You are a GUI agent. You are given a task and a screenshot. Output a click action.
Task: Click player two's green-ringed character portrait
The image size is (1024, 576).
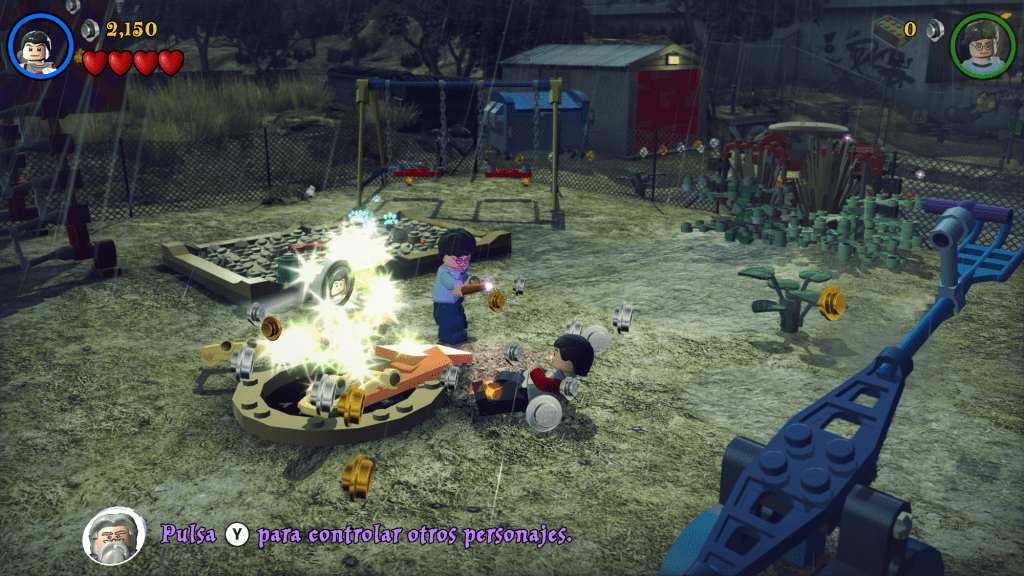click(x=982, y=45)
